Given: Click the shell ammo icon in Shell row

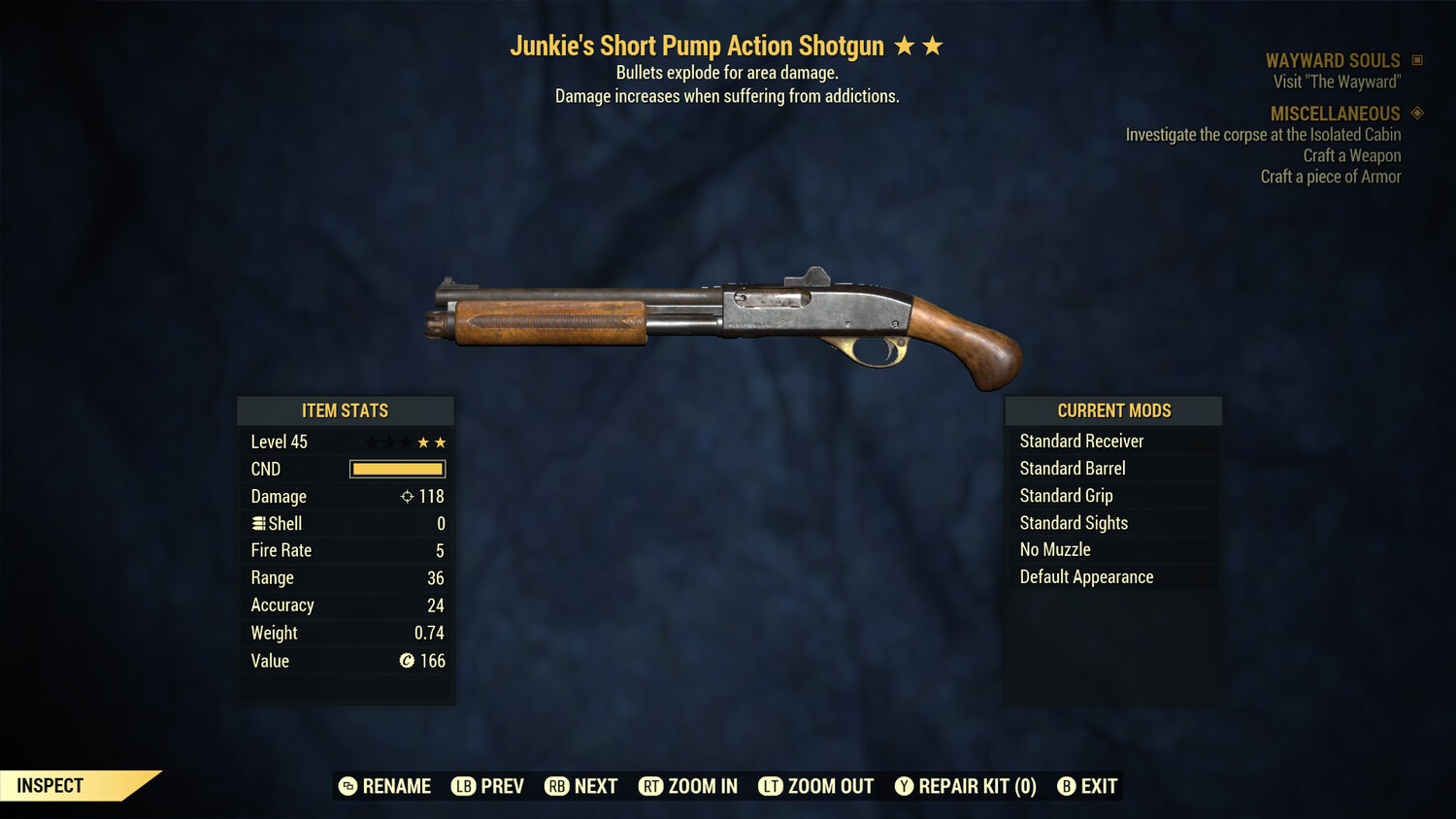Looking at the screenshot, I should coord(258,523).
